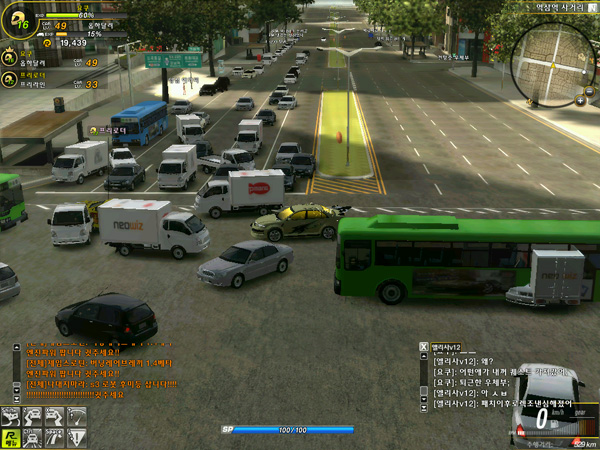Viewport: 600px width, 450px height.
Task: Open the circular minimap
Action: point(551,63)
